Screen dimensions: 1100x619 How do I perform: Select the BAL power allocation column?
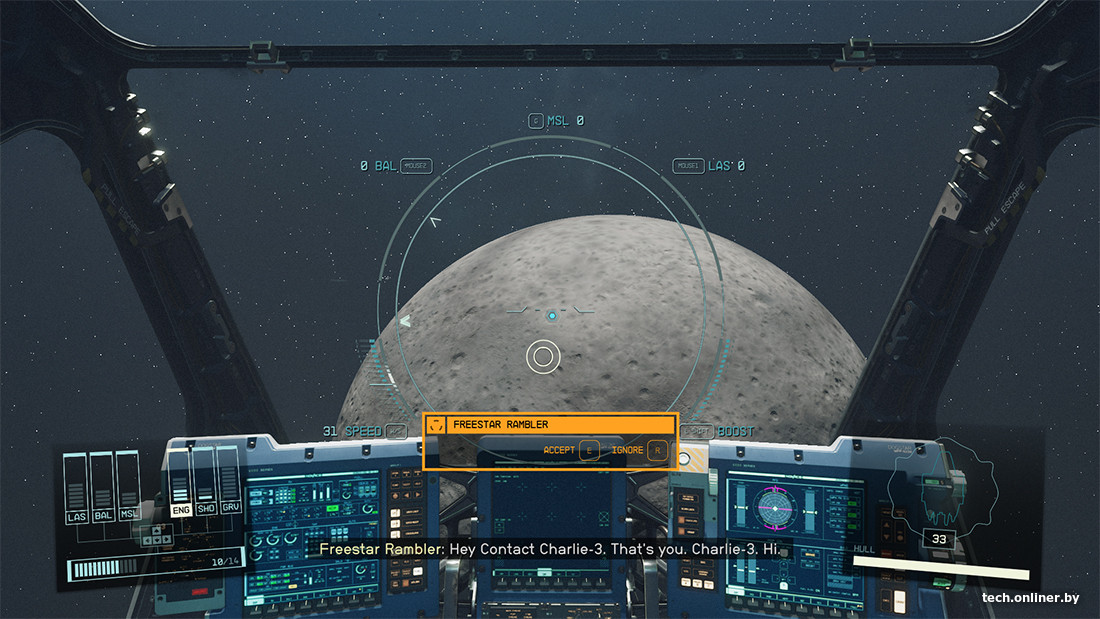pos(102,487)
